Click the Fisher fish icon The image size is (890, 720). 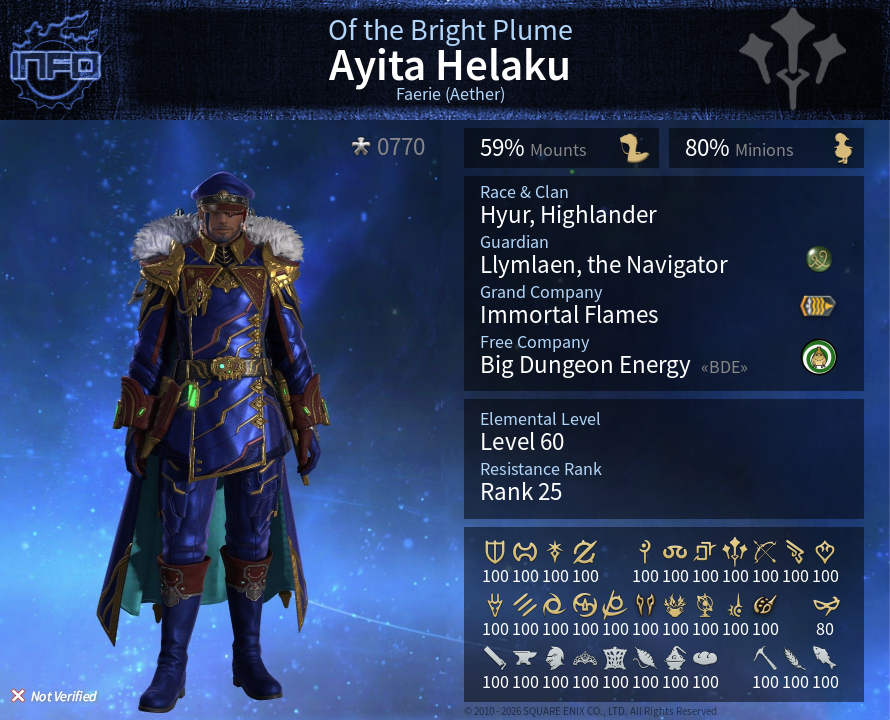coord(825,657)
